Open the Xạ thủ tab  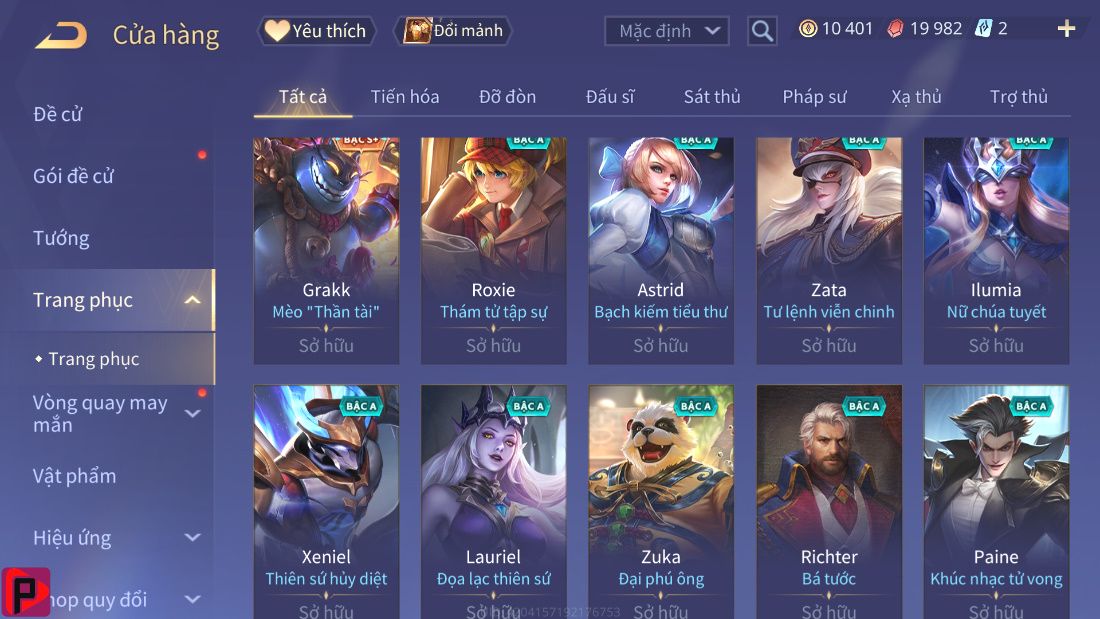click(x=916, y=97)
